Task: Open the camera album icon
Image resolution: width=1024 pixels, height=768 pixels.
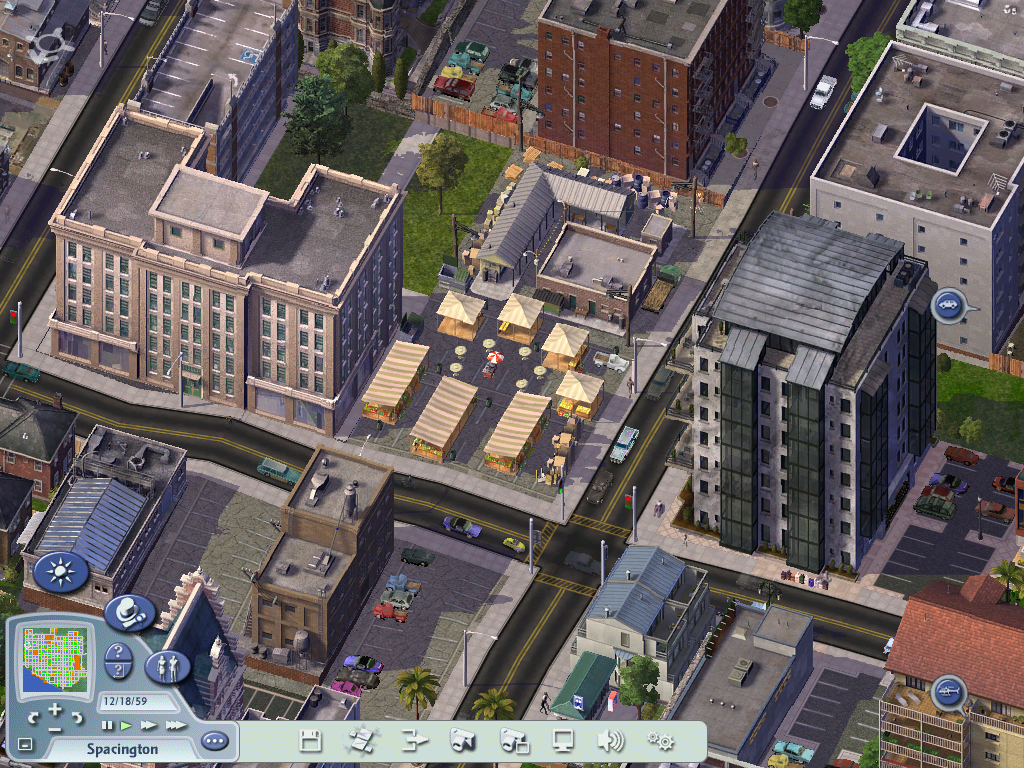Action: pyautogui.click(x=514, y=741)
